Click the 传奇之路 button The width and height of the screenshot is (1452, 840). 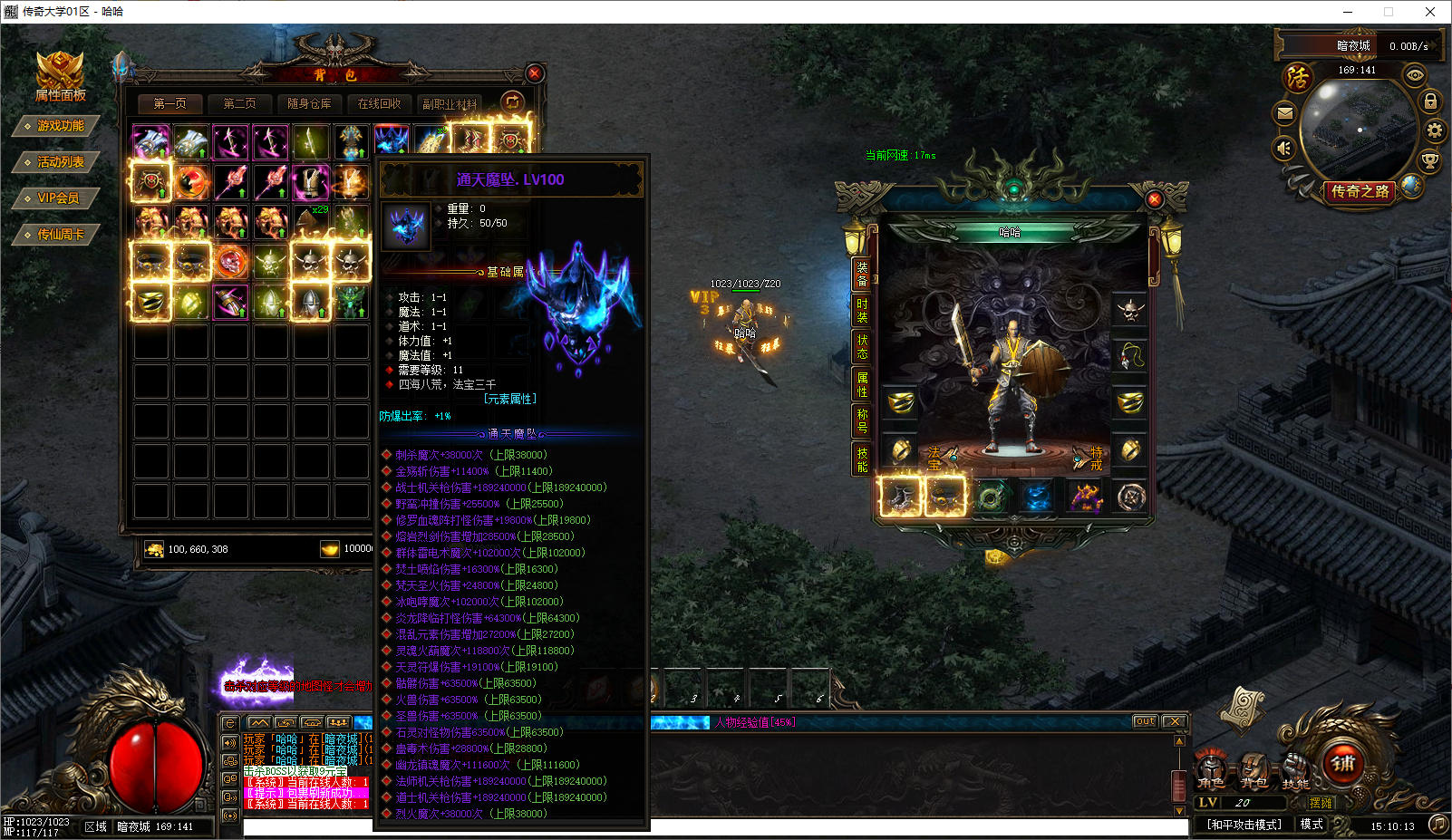point(1359,191)
